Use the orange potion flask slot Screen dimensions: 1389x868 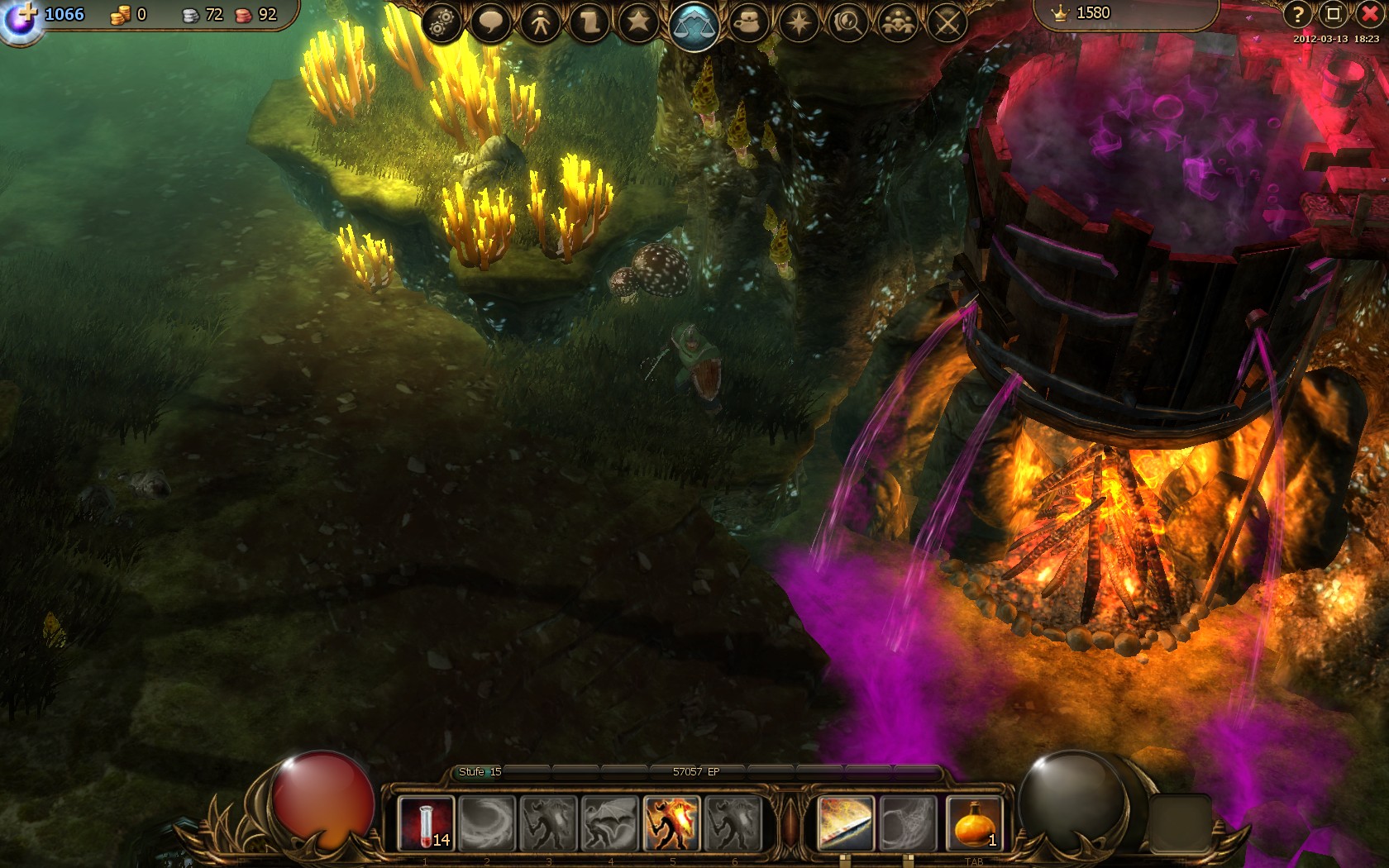974,823
